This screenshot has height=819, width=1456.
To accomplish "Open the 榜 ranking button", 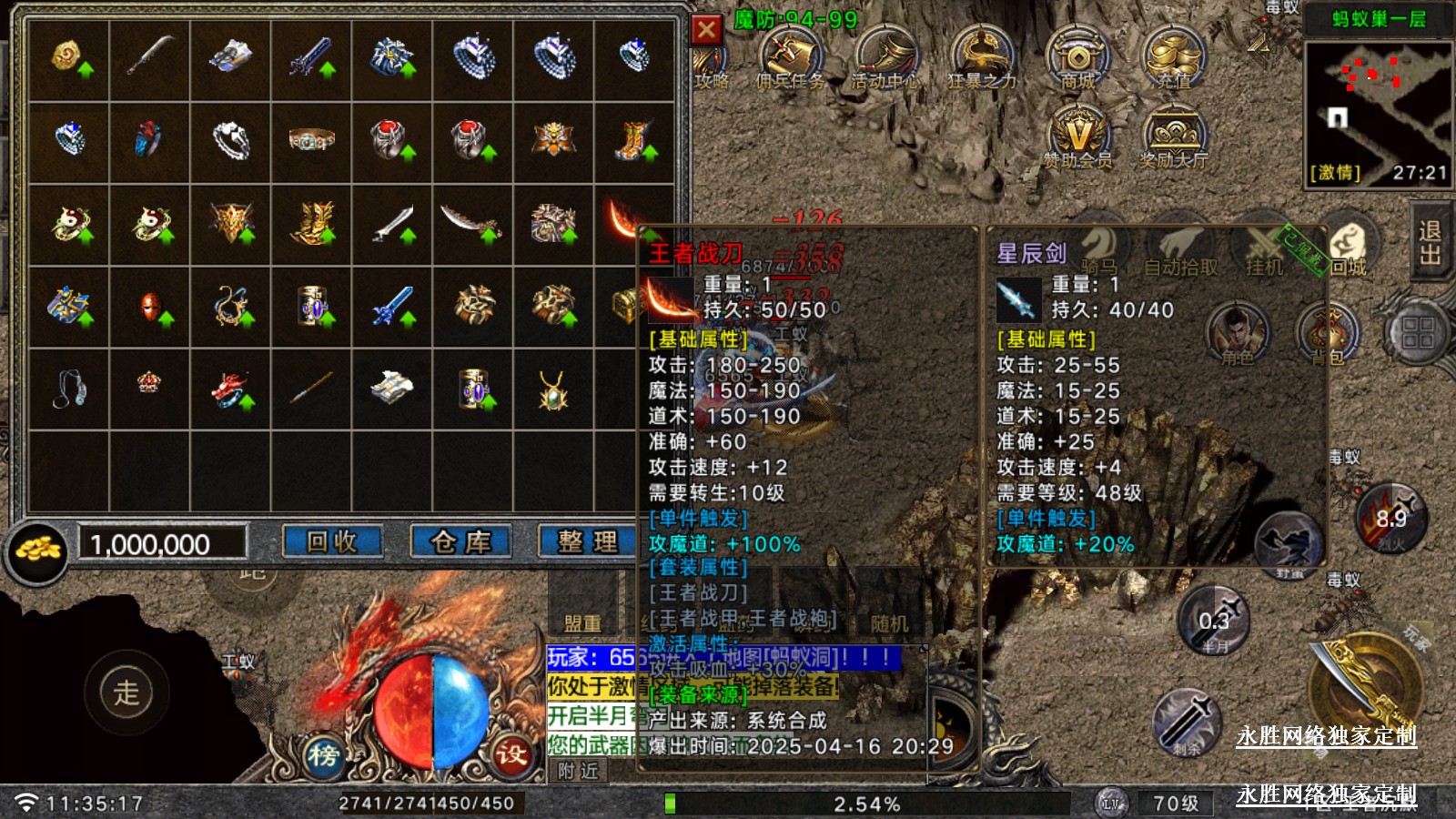I will tap(322, 755).
